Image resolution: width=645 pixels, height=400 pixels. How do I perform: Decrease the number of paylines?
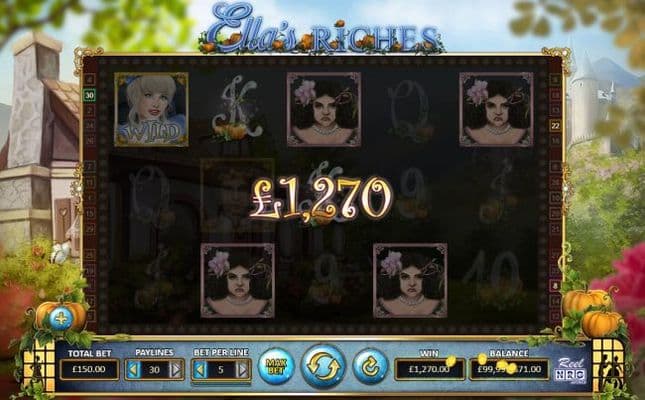tap(135, 370)
